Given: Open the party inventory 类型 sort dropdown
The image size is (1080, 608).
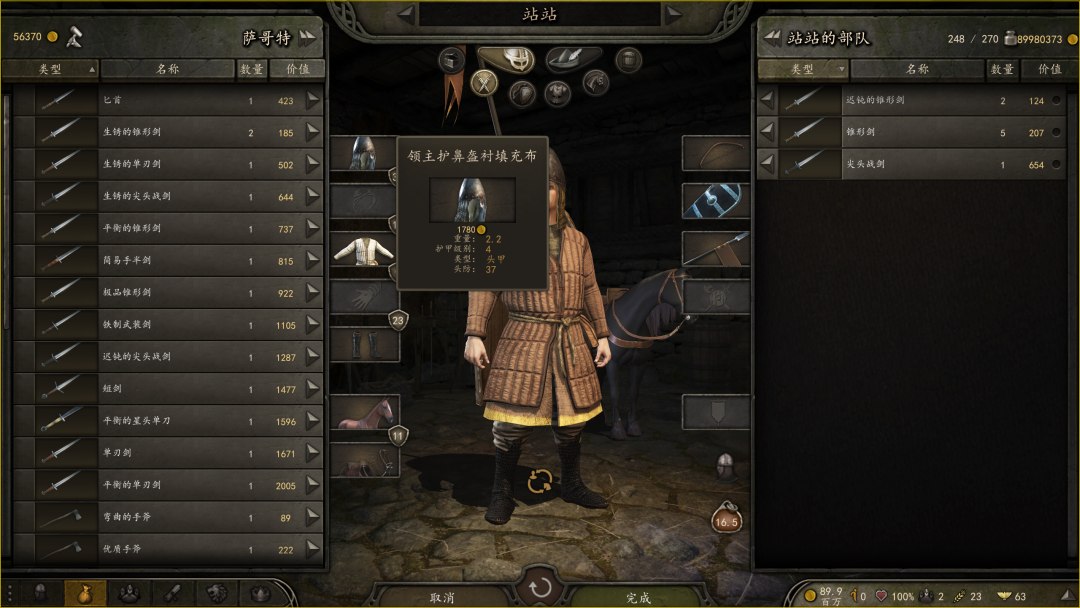Looking at the screenshot, I should coord(803,70).
